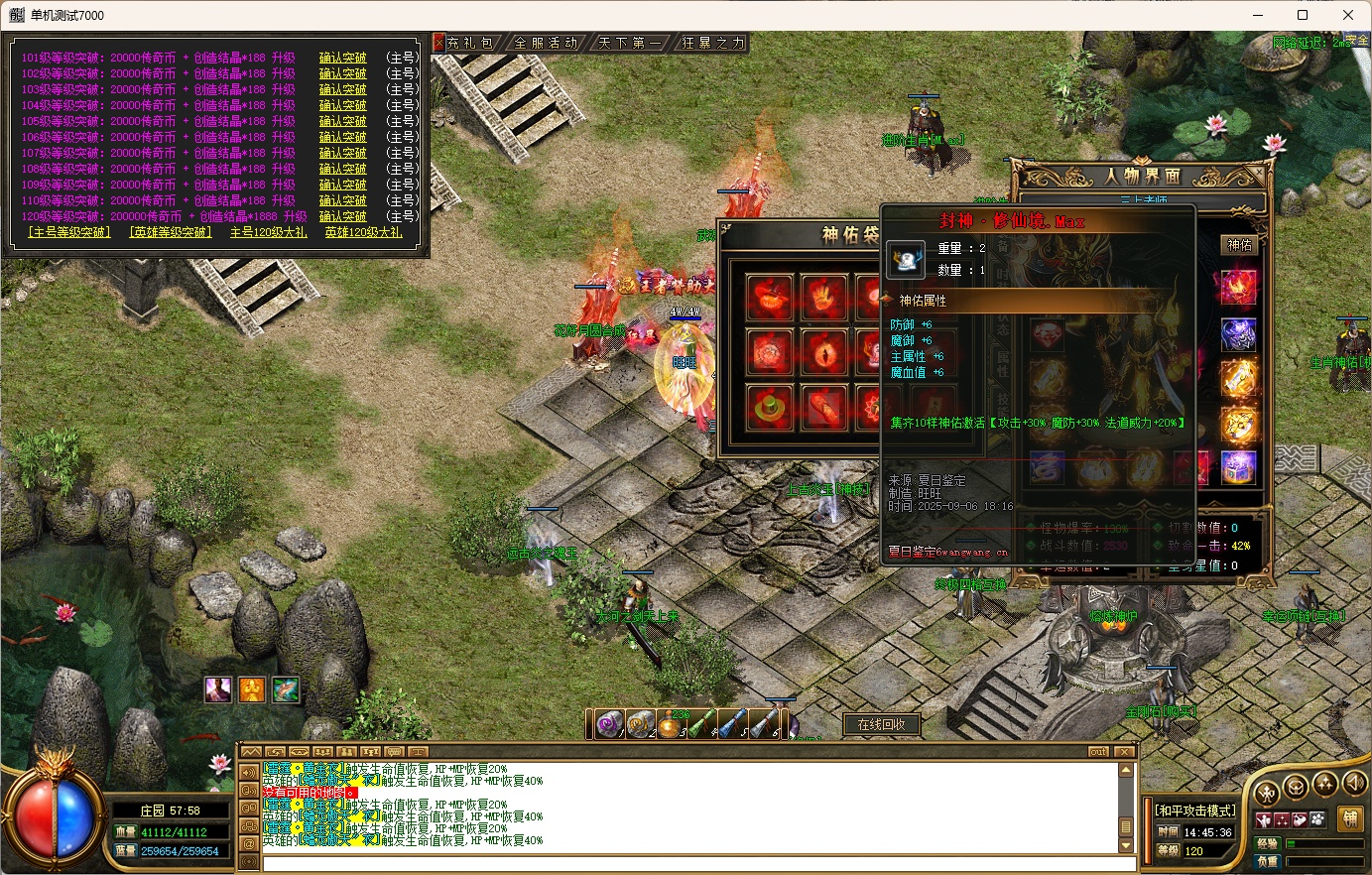This screenshot has height=875, width=1372.
Task: Select the red hat item in 神佑袋
Action: 771,295
